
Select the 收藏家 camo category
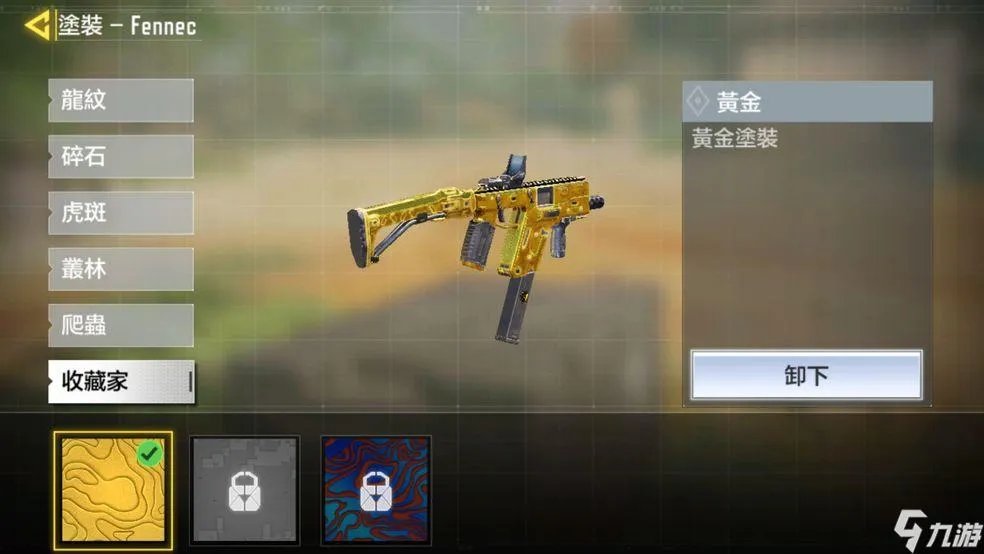pyautogui.click(x=120, y=381)
